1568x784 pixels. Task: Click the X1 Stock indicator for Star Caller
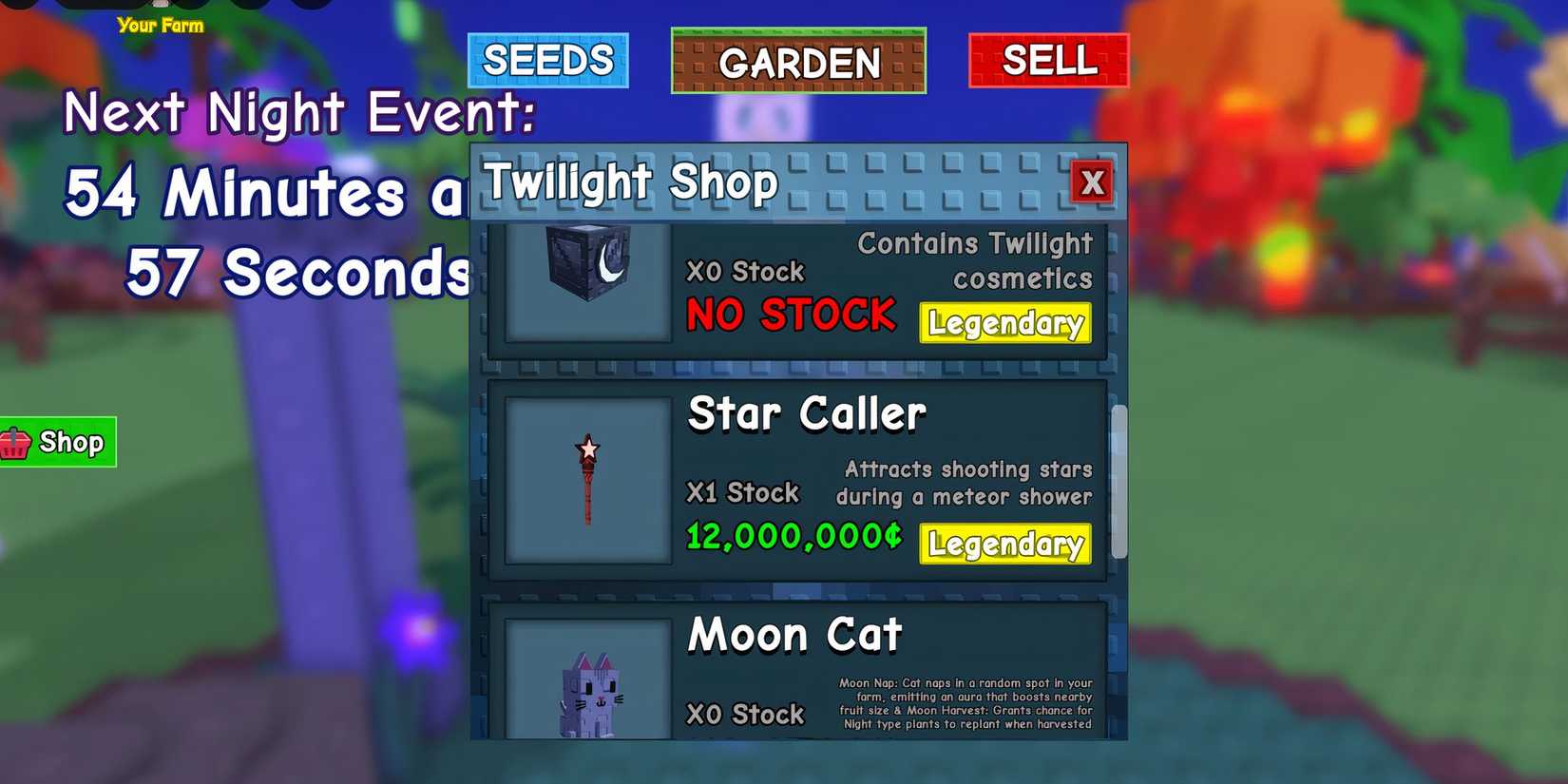tap(742, 492)
